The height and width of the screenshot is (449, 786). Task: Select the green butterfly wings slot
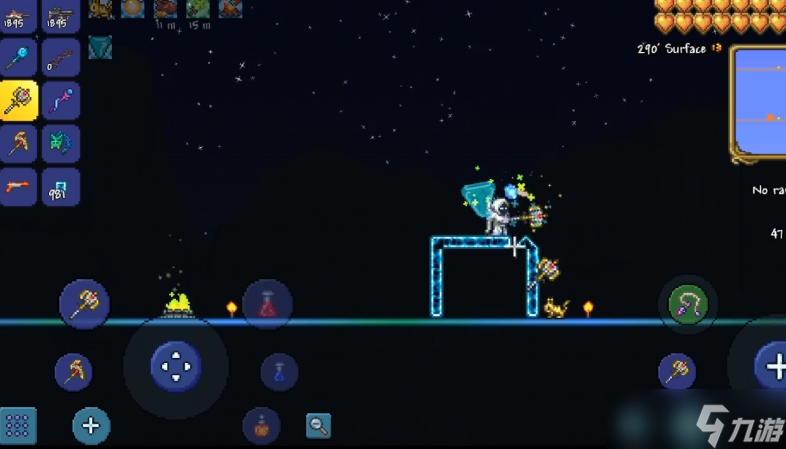click(x=60, y=144)
